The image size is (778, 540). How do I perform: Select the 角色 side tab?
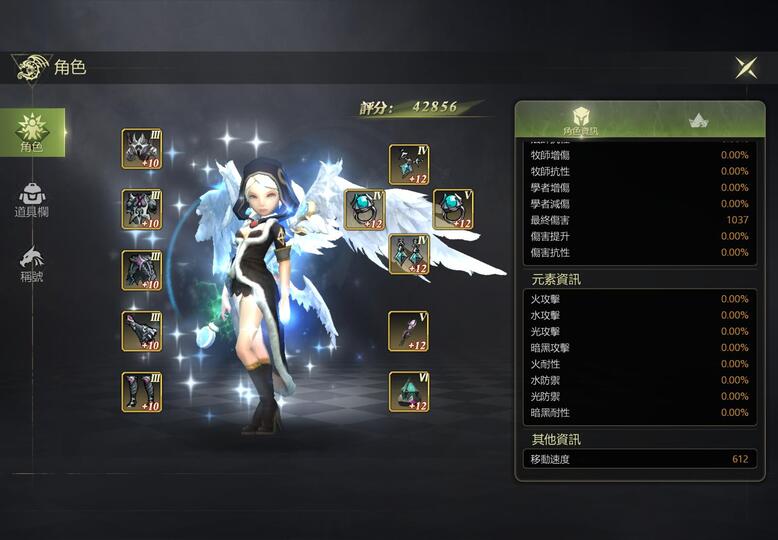click(x=32, y=132)
